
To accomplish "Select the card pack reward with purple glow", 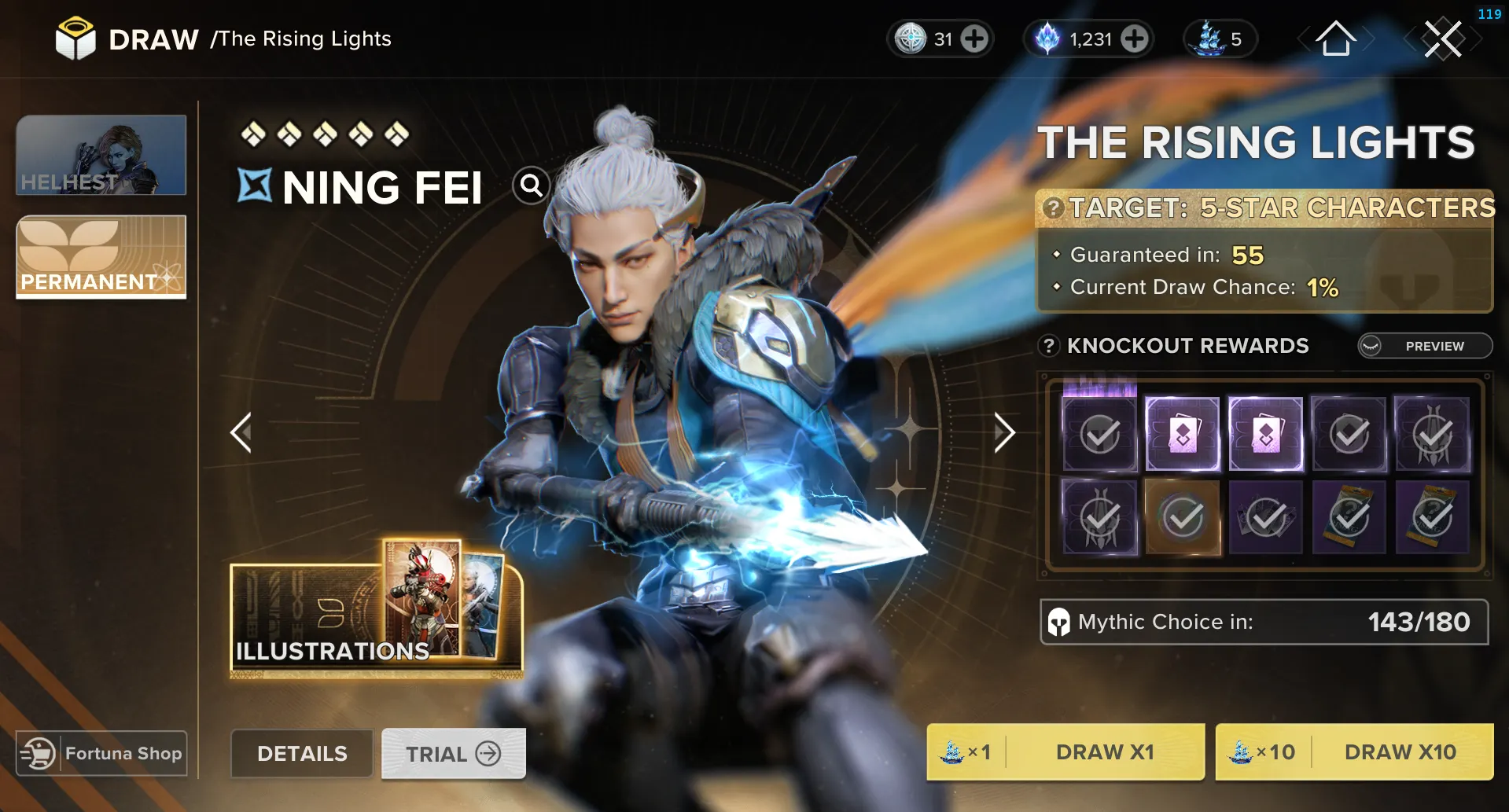I will (1183, 433).
